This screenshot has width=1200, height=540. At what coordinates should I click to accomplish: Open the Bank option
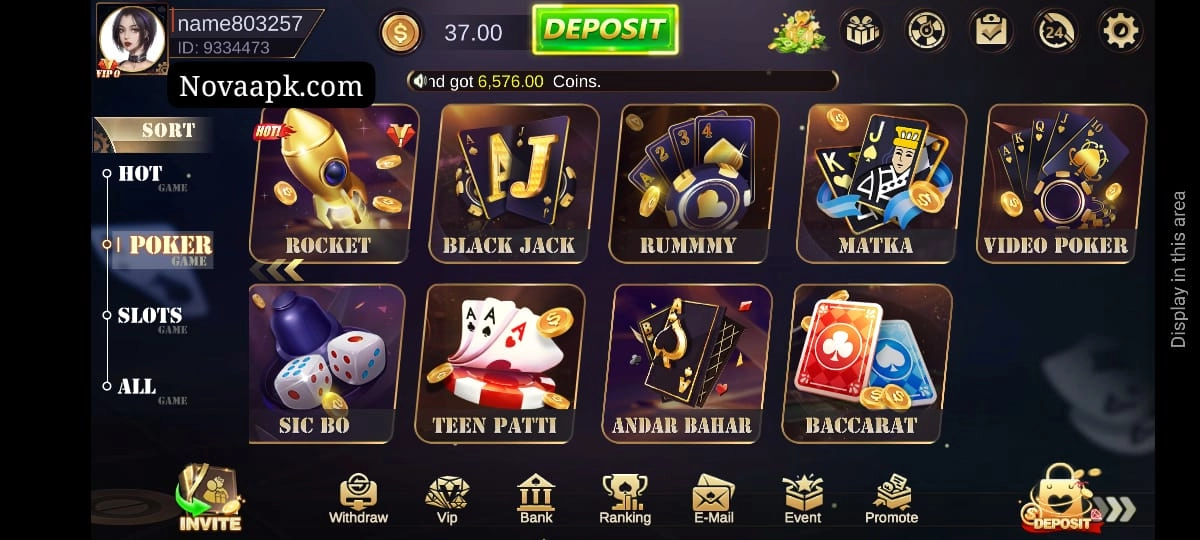coord(536,499)
